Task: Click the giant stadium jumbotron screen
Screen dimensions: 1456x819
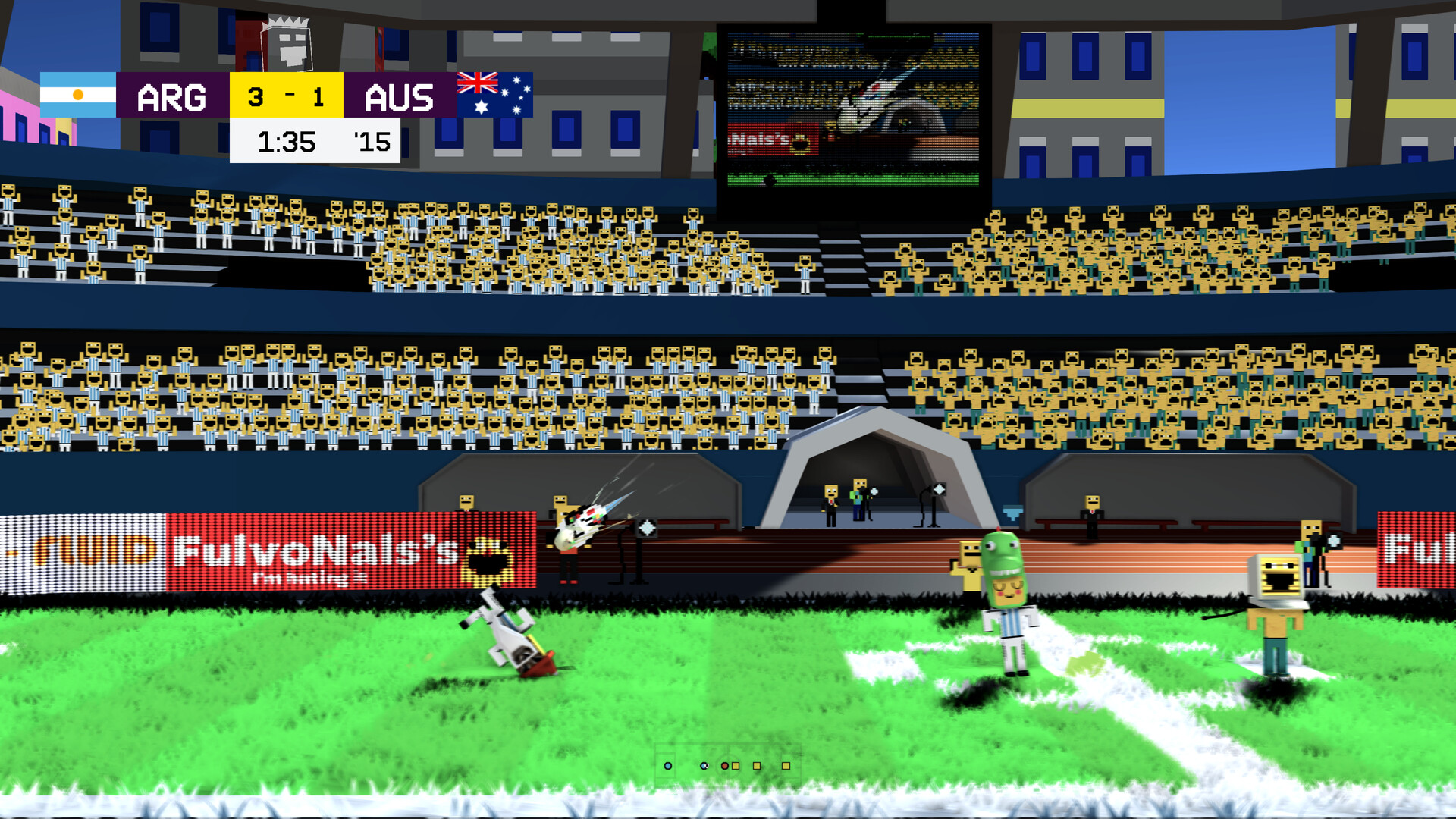Action: point(852,106)
